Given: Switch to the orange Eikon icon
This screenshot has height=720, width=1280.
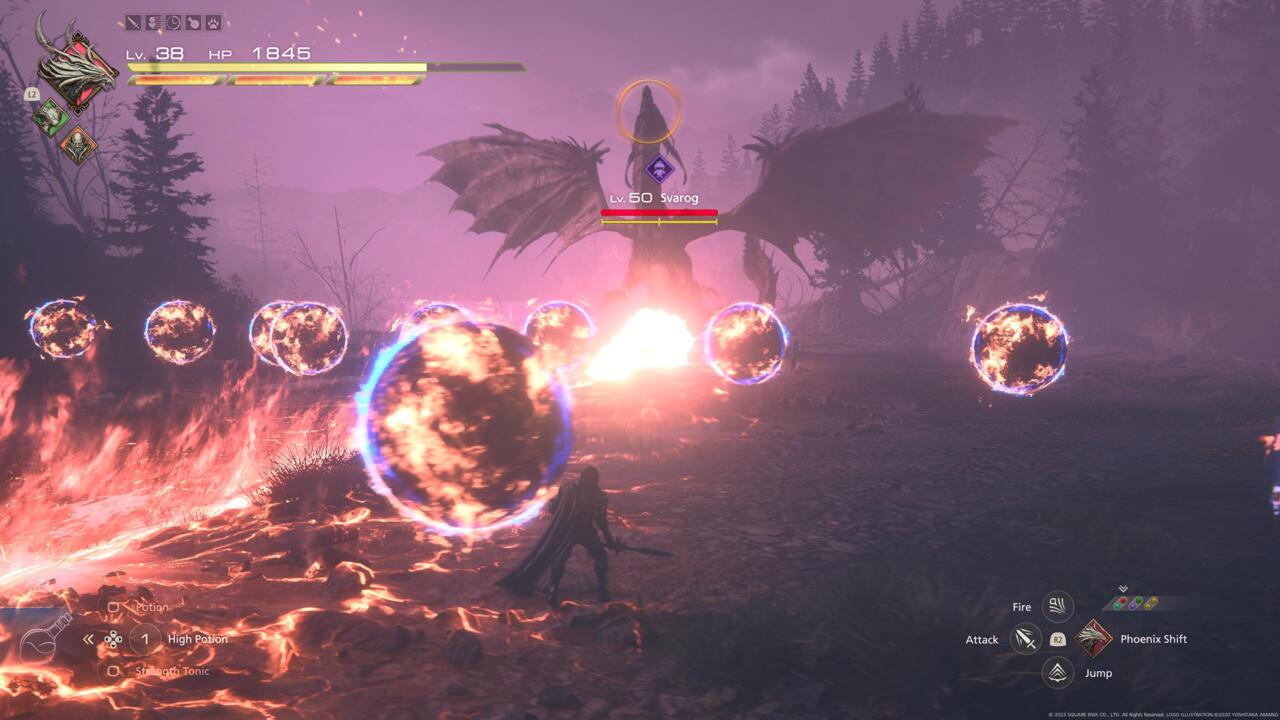Looking at the screenshot, I should (x=77, y=146).
